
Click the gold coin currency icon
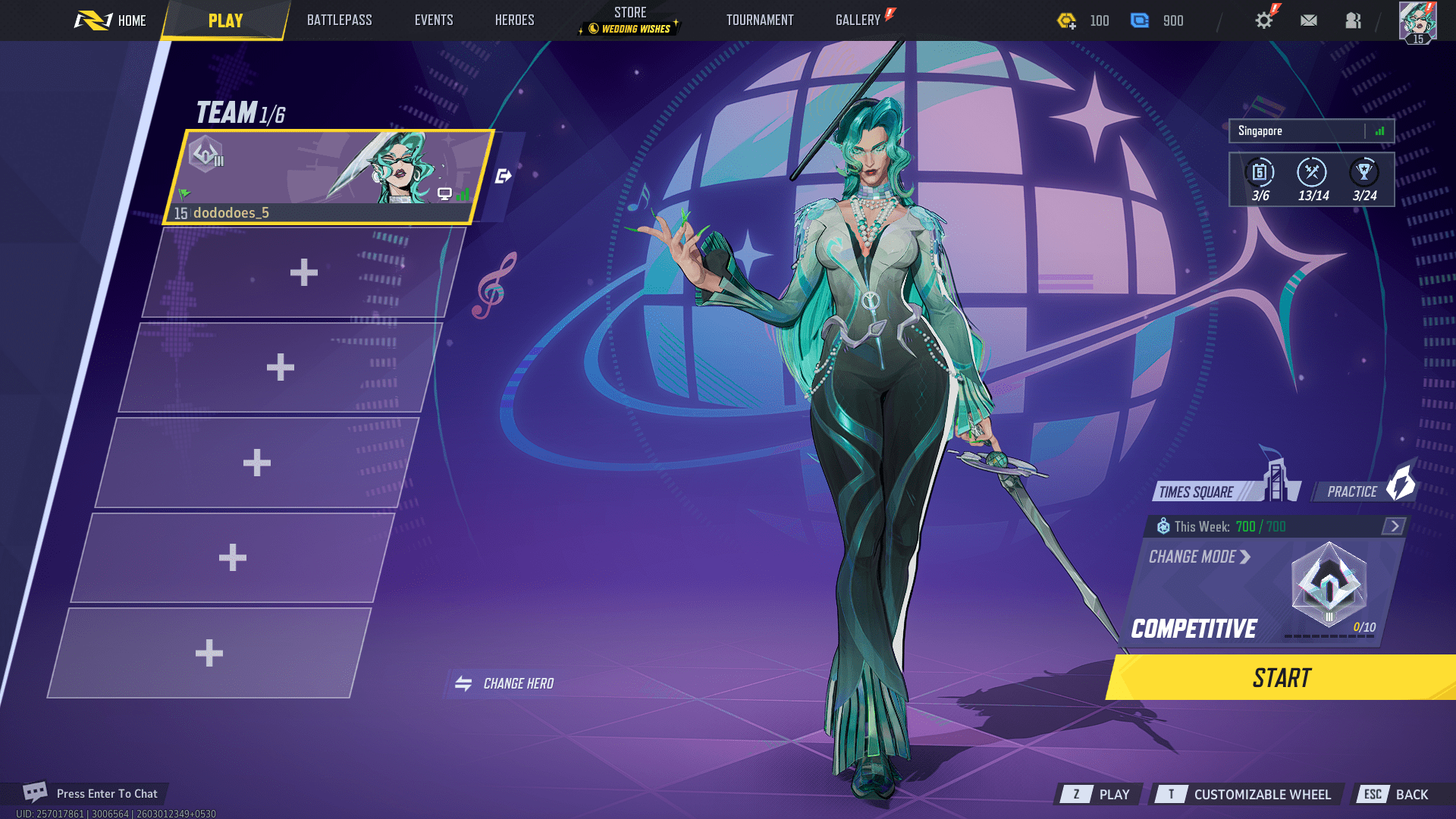1065,20
